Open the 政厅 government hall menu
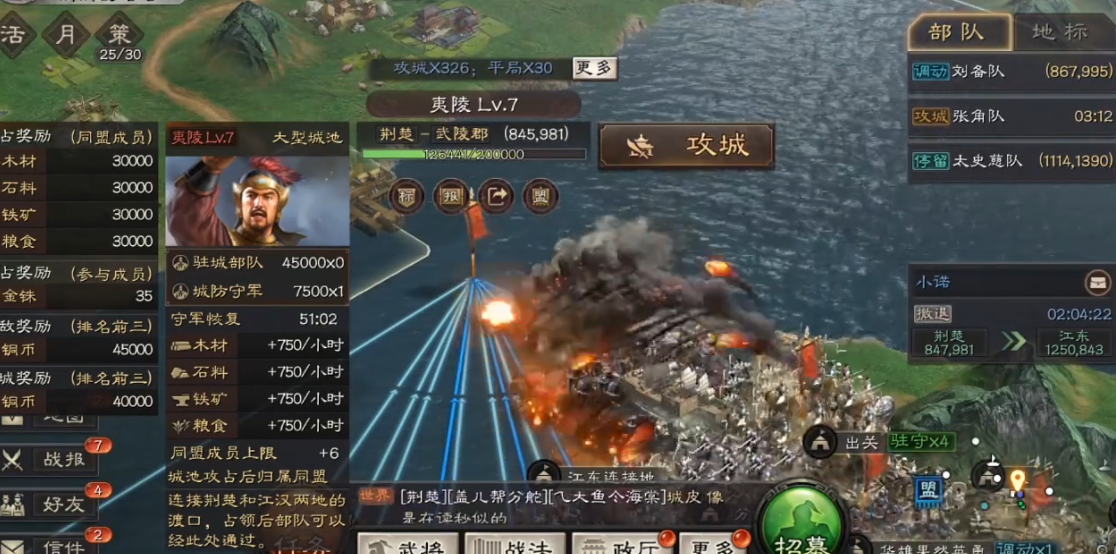This screenshot has width=1116, height=554. pos(618,543)
